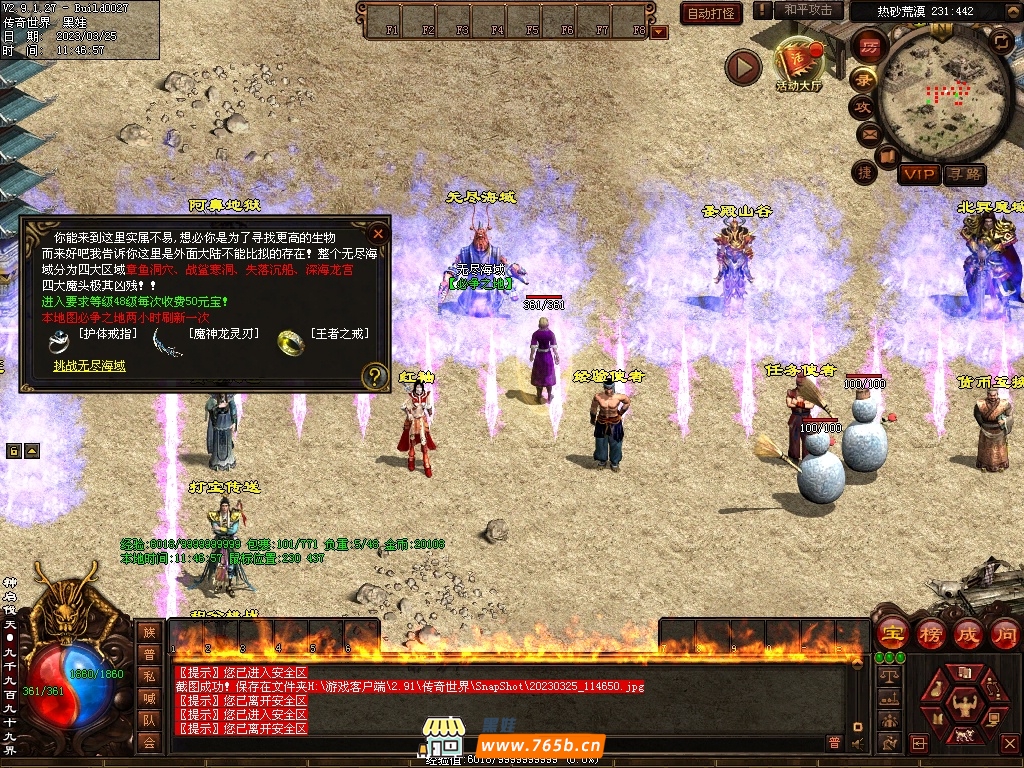Image resolution: width=1024 pixels, height=768 pixels.
Task: Toggle 自动打怪 auto-fight button
Action: click(711, 13)
